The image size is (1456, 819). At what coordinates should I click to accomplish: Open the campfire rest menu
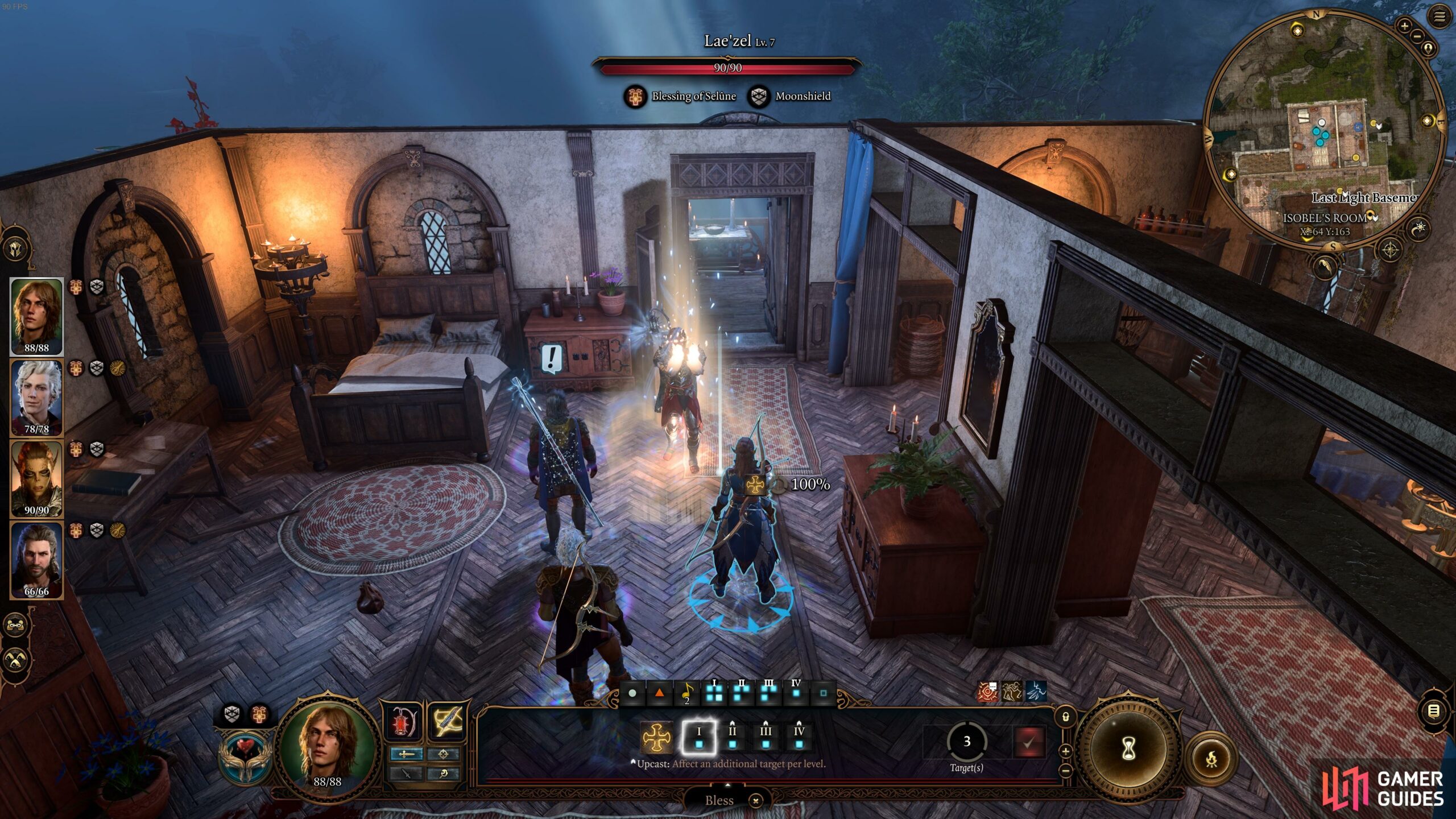point(1212,759)
